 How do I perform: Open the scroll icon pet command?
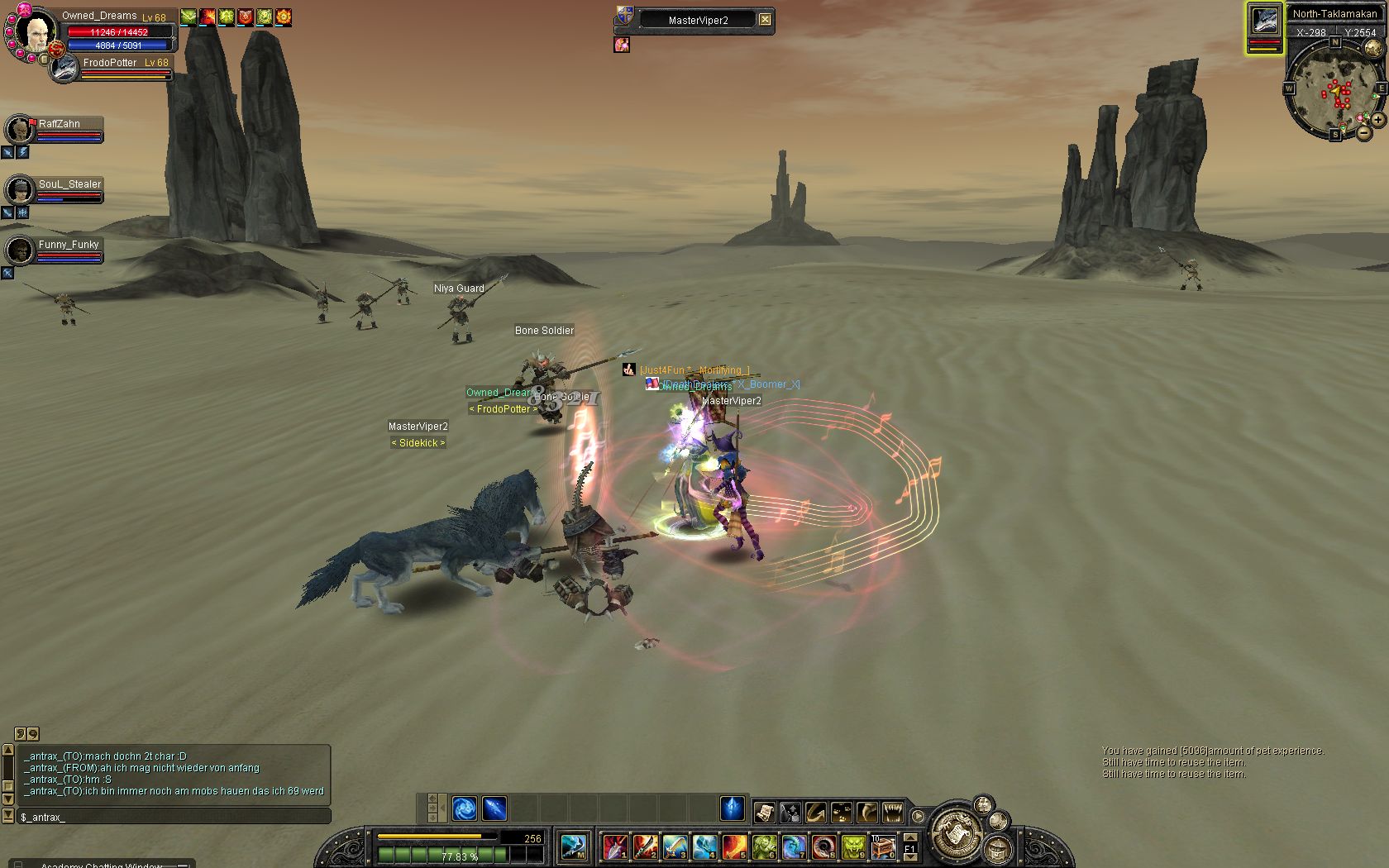[x=764, y=812]
